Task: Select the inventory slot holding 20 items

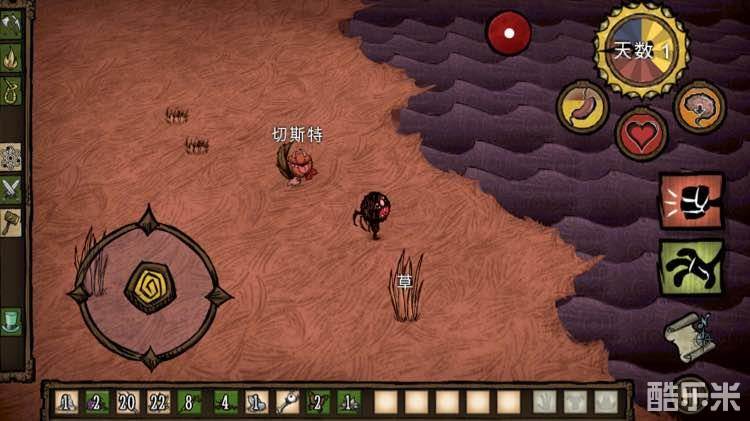Action: 127,402
